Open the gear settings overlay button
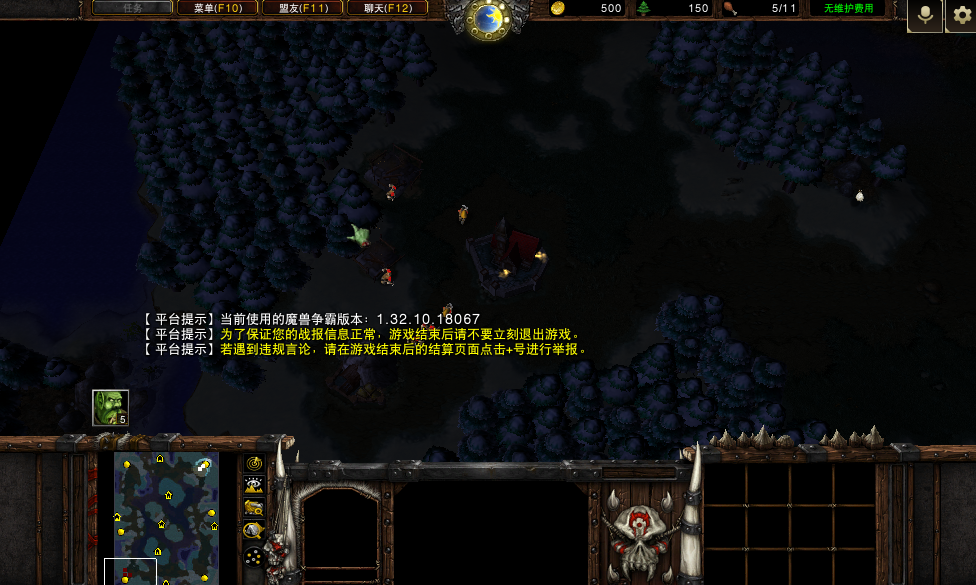The image size is (976, 585). coord(960,15)
